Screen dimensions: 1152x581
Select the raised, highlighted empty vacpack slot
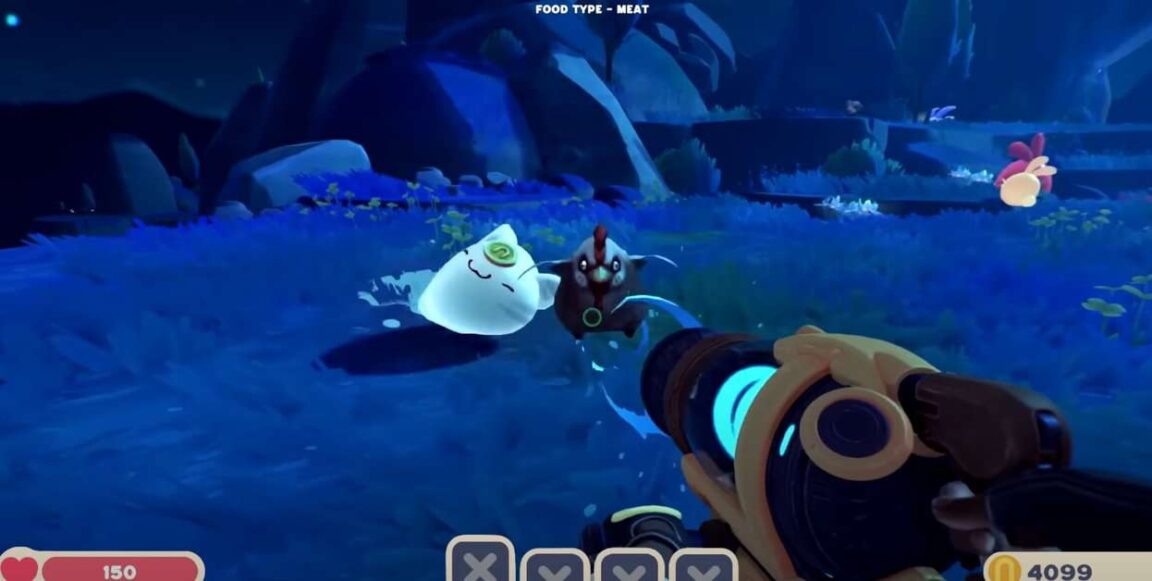pos(481,563)
